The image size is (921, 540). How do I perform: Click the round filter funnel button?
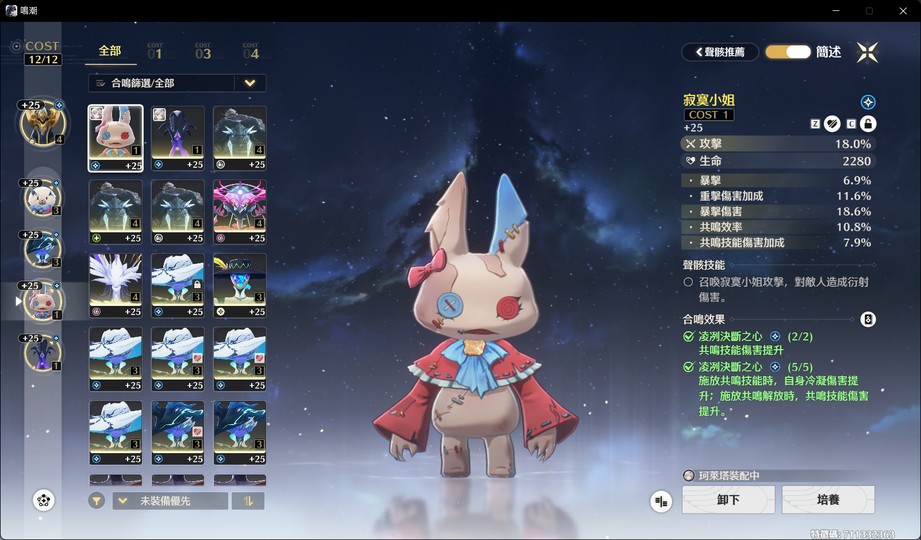tap(96, 500)
